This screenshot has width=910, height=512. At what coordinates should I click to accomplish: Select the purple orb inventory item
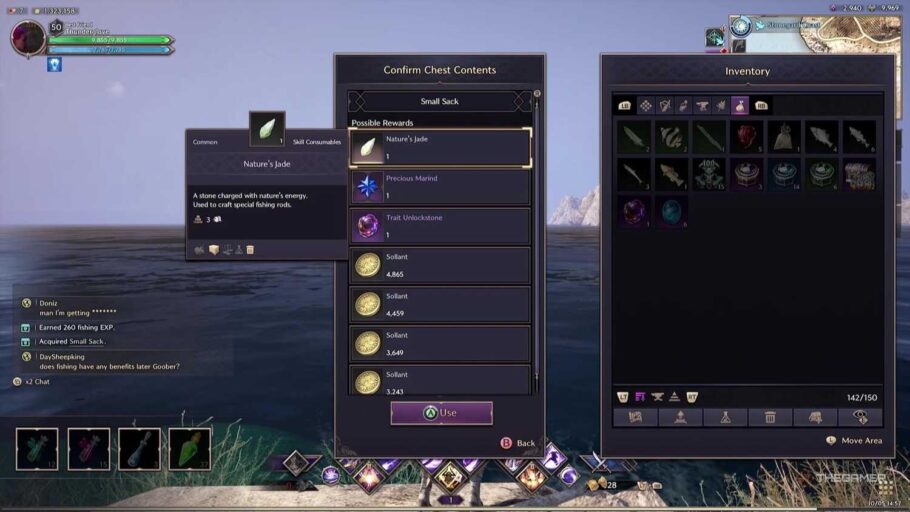(x=633, y=211)
